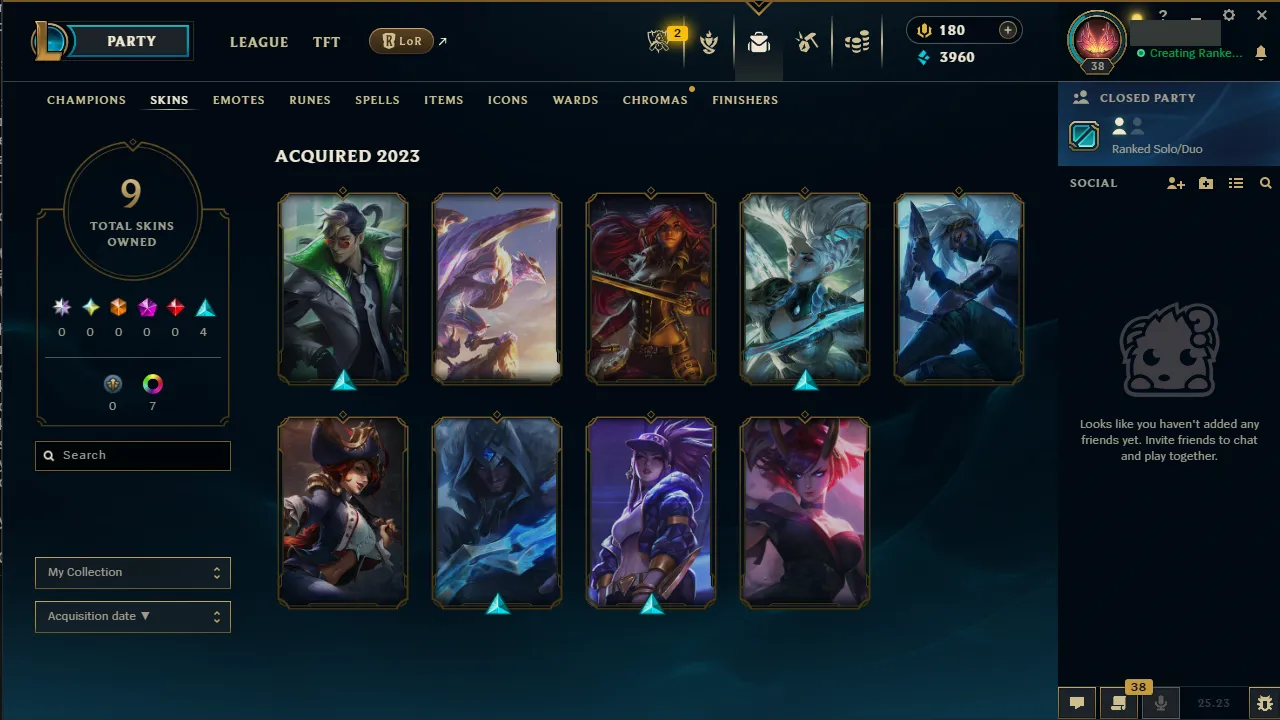Click the skins search field
The image size is (1280, 720).
click(x=132, y=455)
